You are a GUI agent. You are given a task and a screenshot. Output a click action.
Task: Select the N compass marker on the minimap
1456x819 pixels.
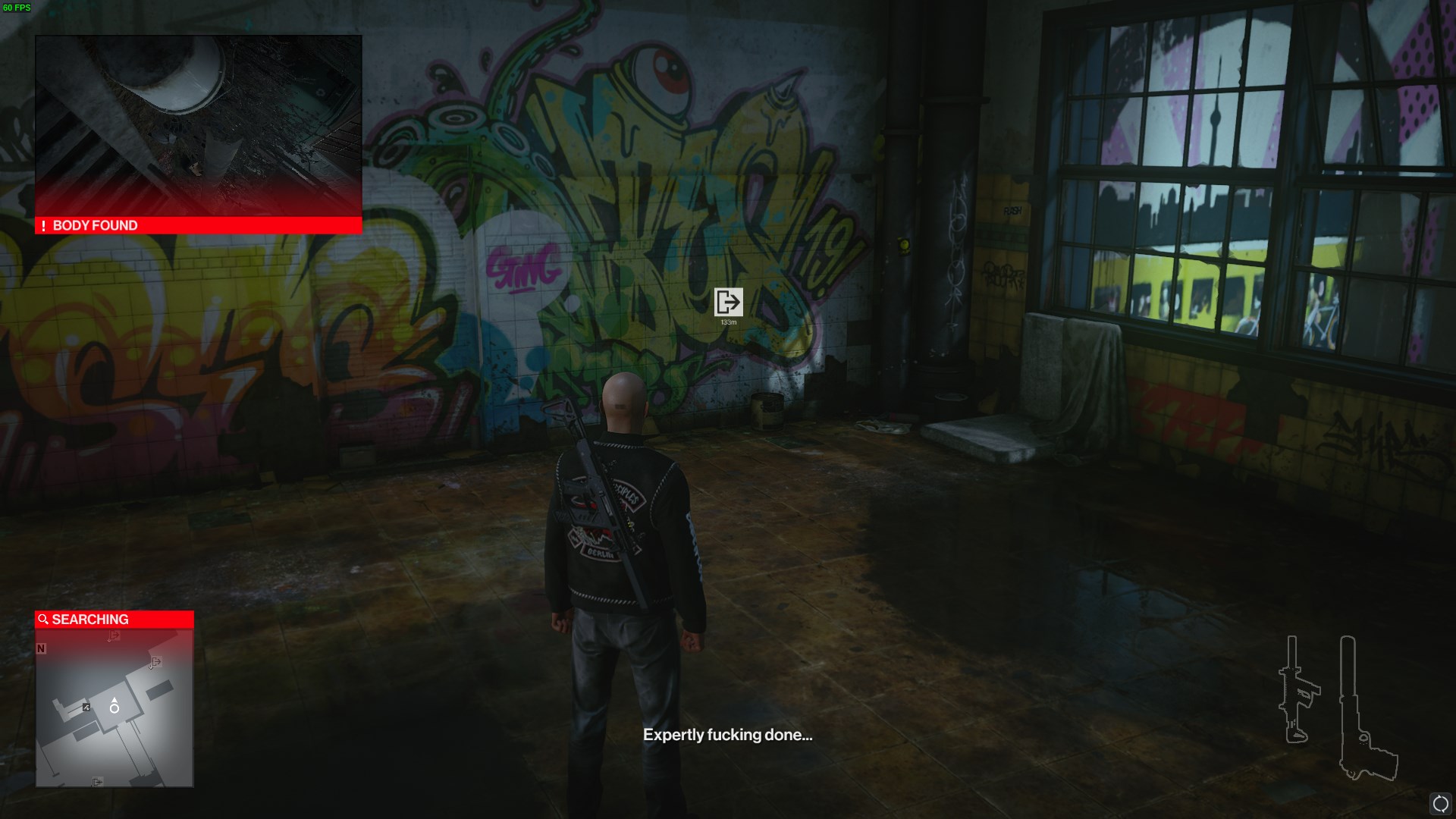[39, 648]
